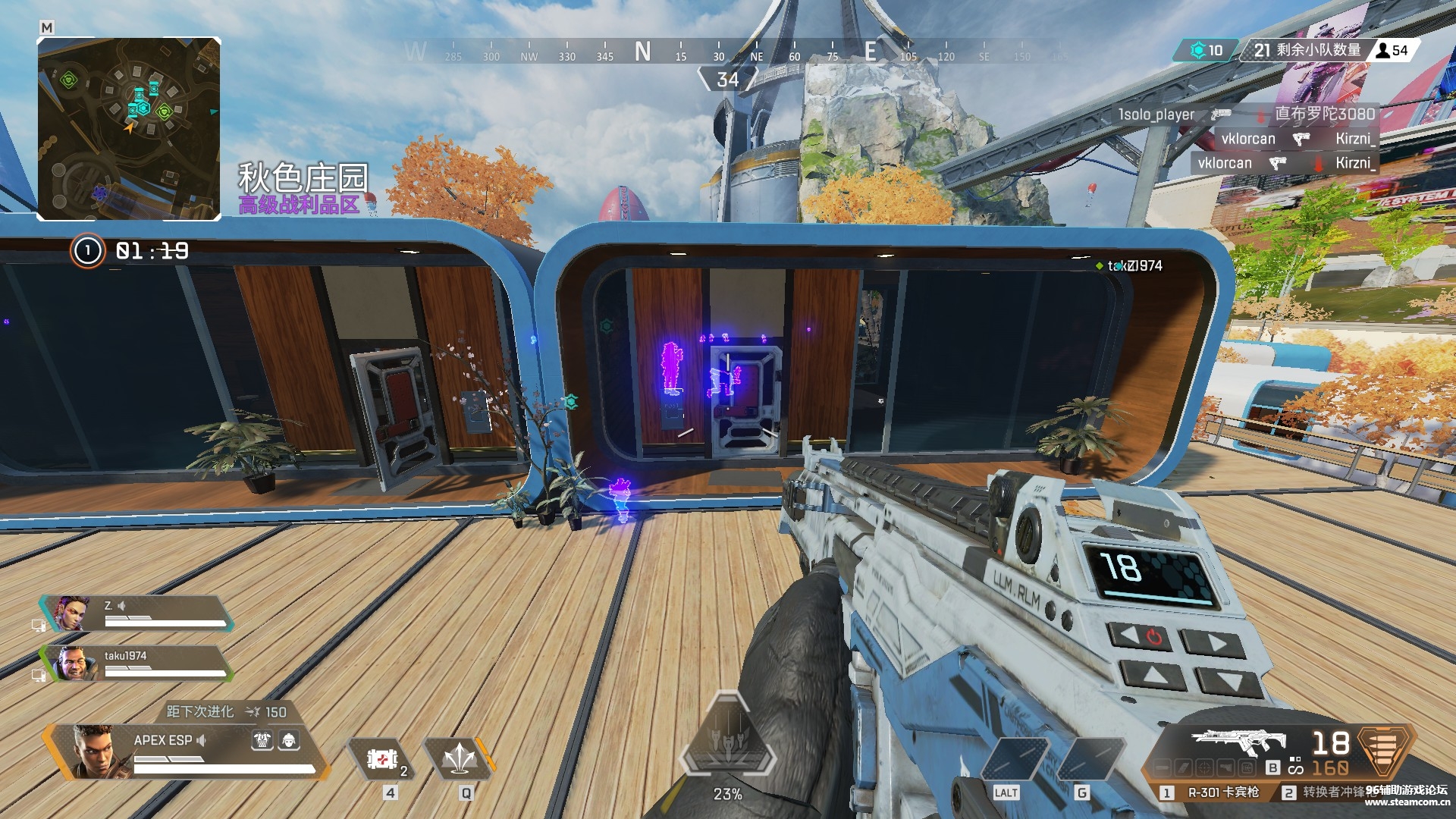Click the helmet perk icon on banner
The width and height of the screenshot is (1456, 819).
click(289, 740)
